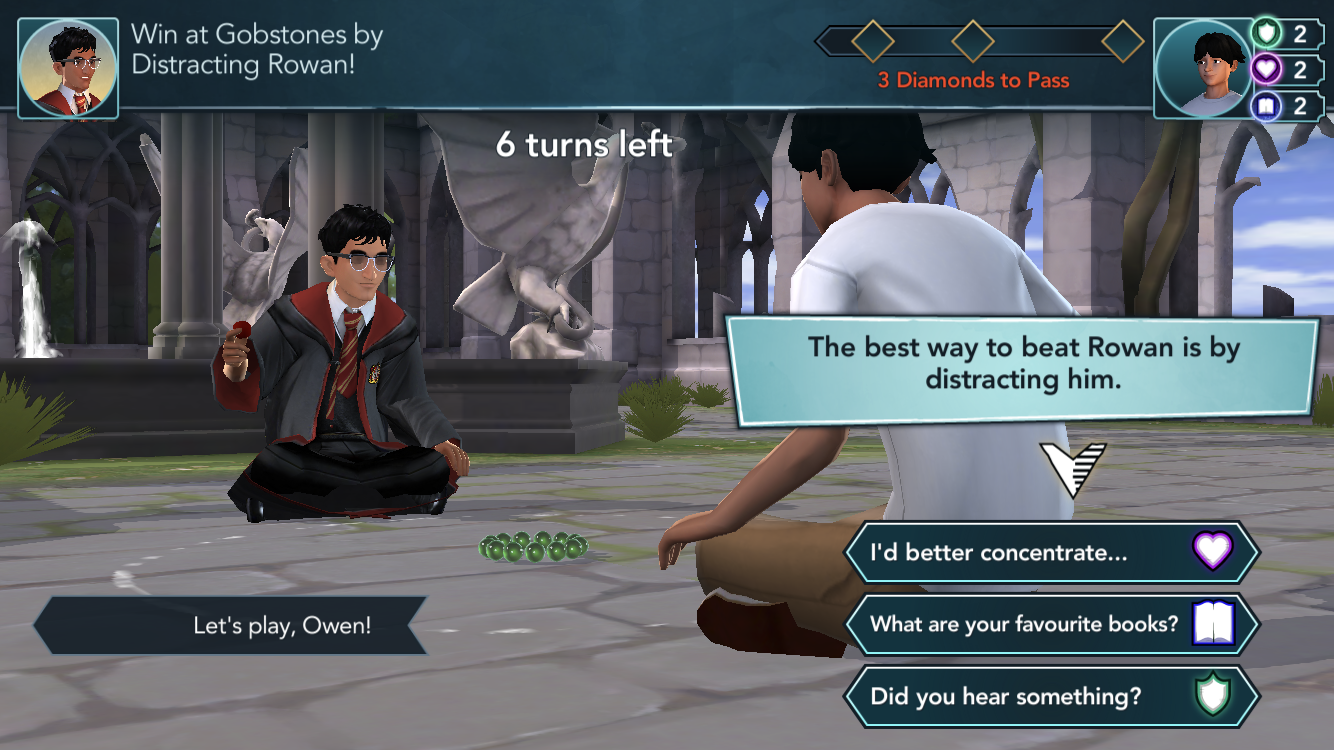Screen dimensions: 1334x750
Task: Tap the "distracting him" hint speech bubble
Action: (1023, 363)
